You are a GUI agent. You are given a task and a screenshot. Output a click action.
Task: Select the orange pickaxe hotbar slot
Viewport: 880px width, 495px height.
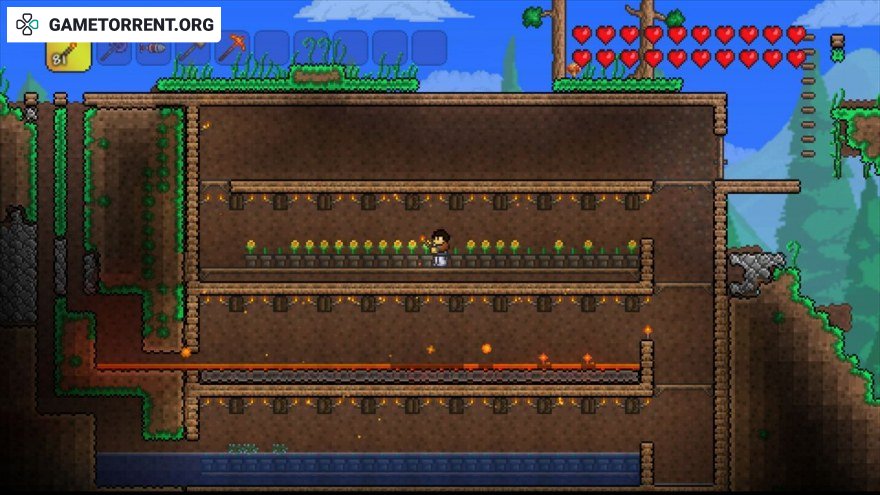(232, 47)
